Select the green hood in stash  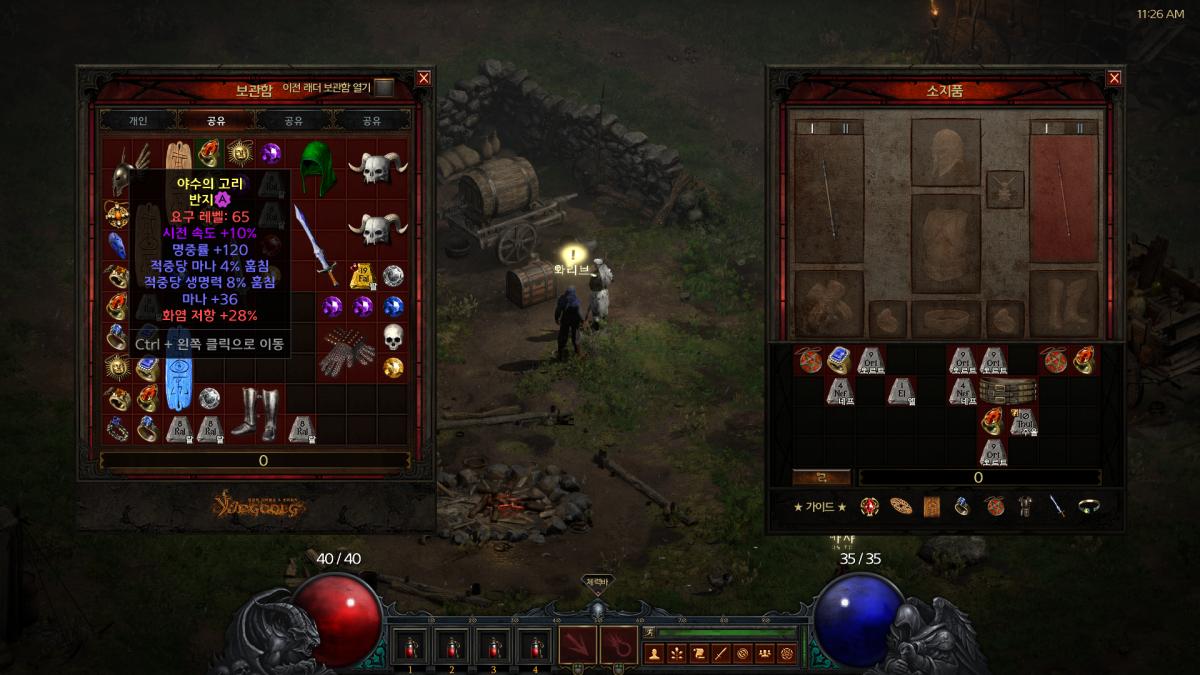pyautogui.click(x=319, y=163)
